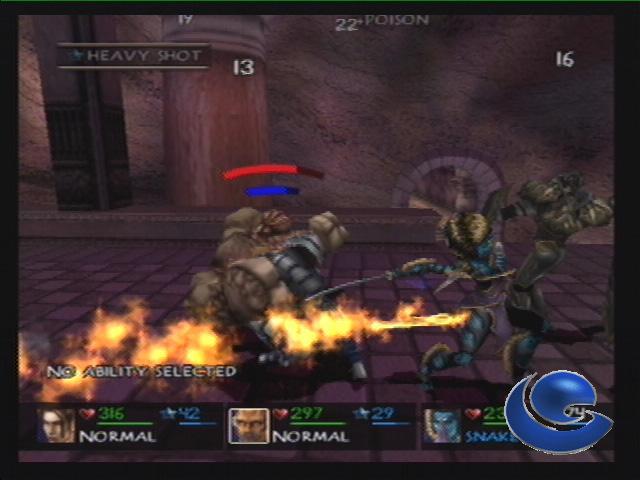Screen dimensions: 640x480
Task: Select the Heavy Shot ability label
Action: pyautogui.click(x=134, y=56)
